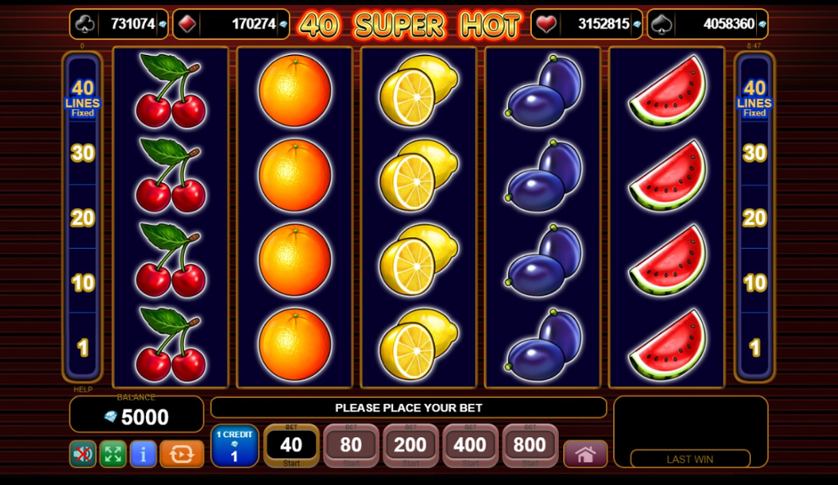Change the 1 credit denomination
The width and height of the screenshot is (838, 485).
(235, 446)
